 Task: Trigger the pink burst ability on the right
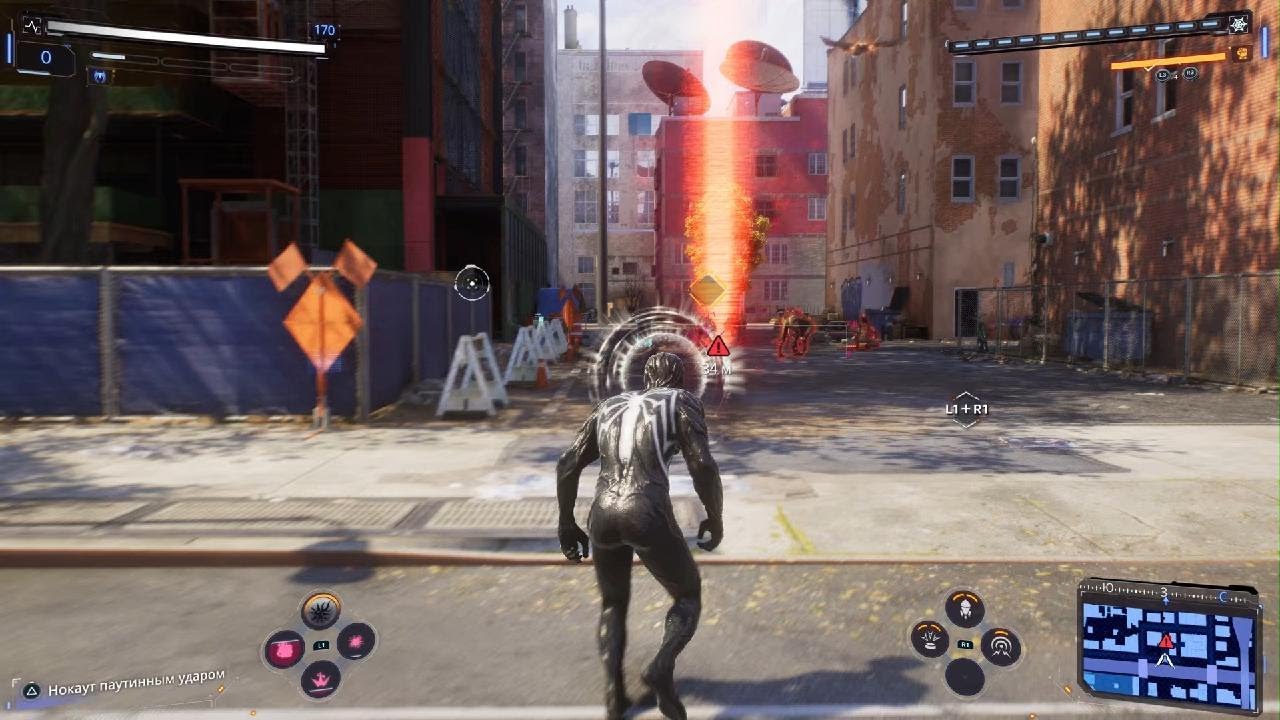pyautogui.click(x=356, y=641)
